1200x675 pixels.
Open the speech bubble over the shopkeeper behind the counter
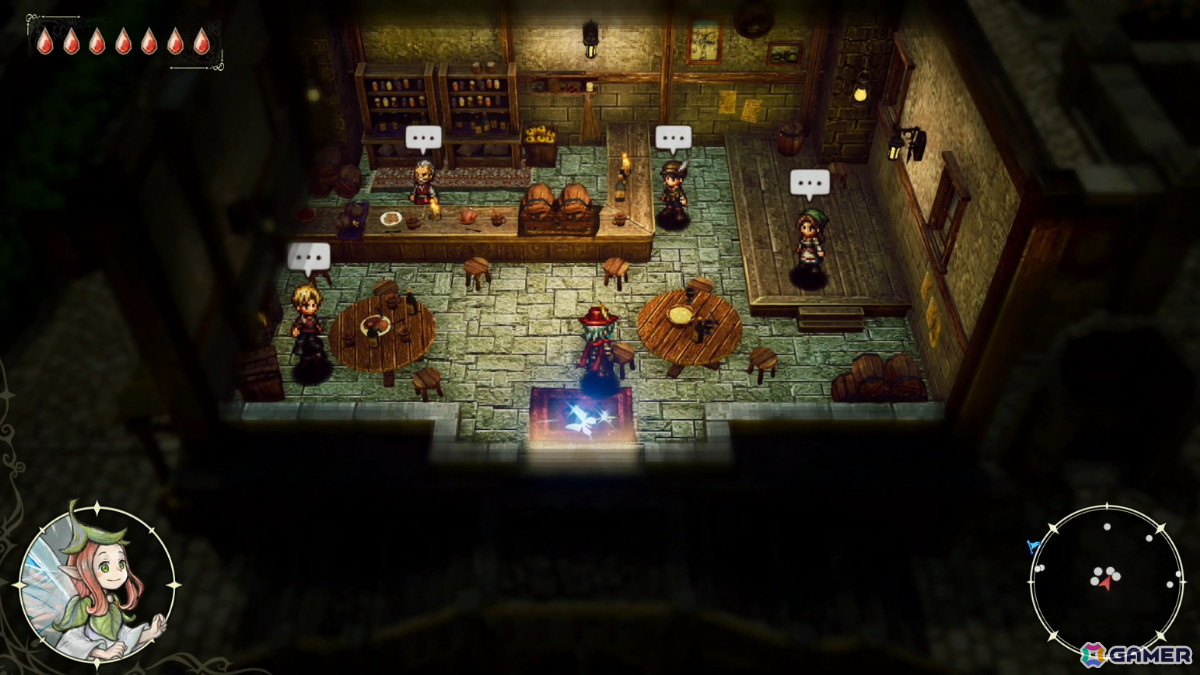[423, 138]
